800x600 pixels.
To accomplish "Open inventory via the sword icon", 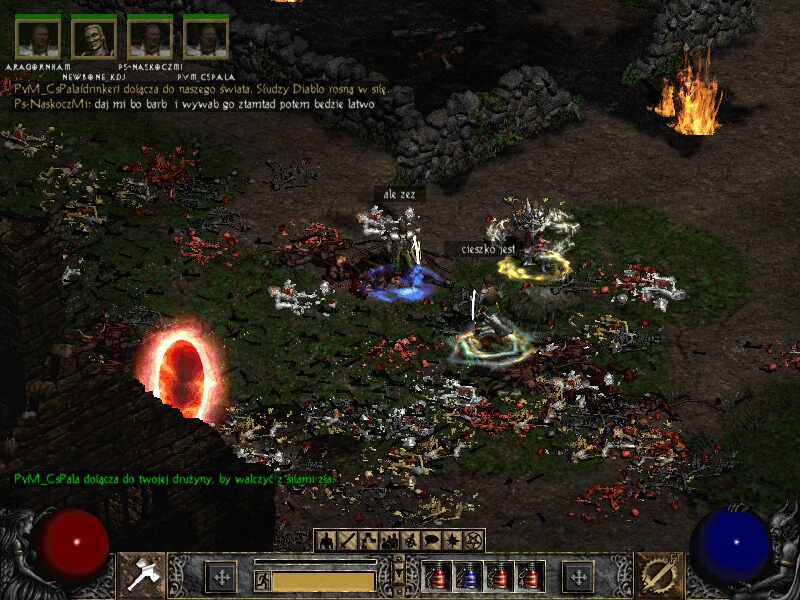I will [347, 541].
